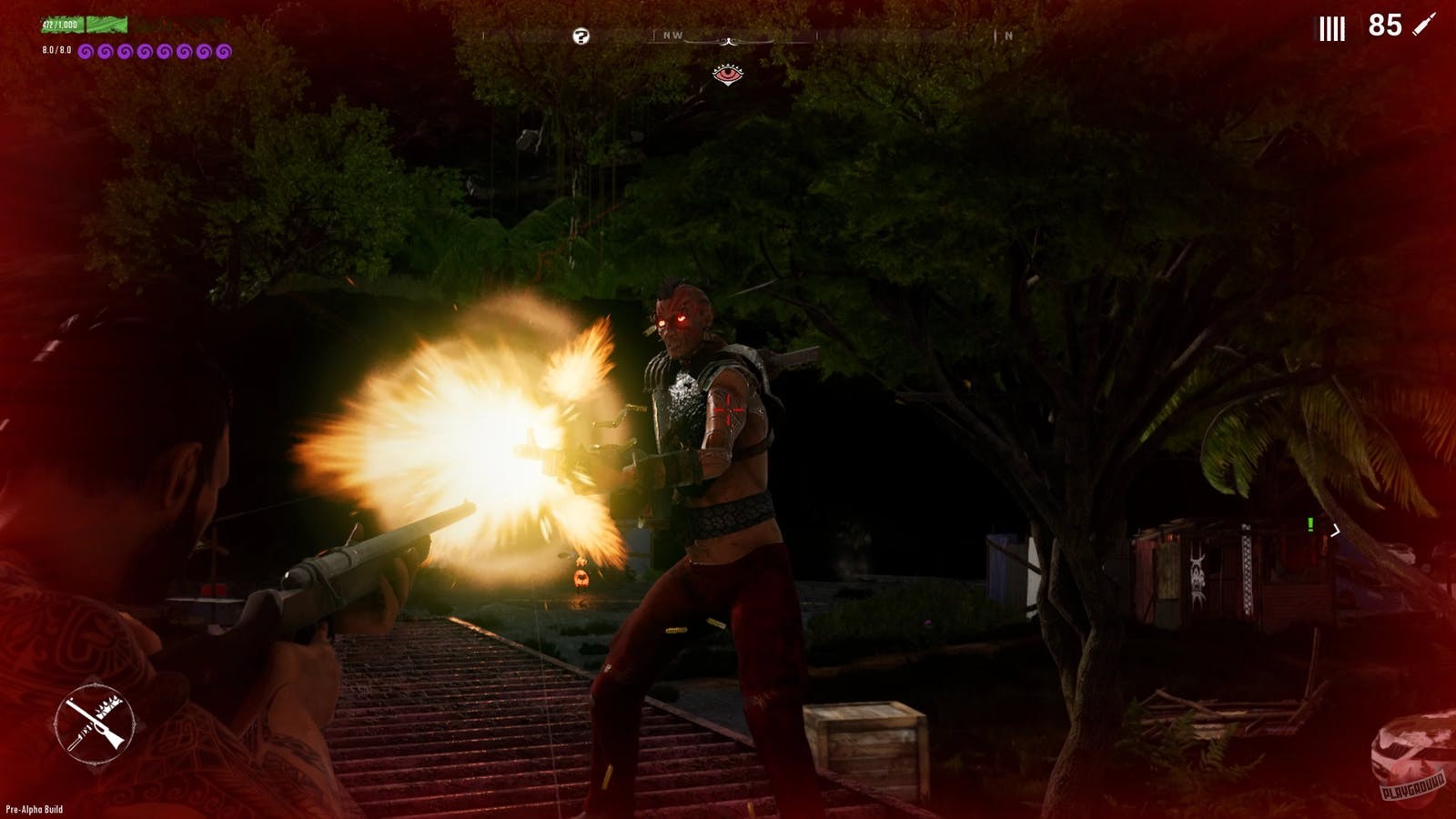This screenshot has width=1456, height=819.
Task: Click the N marker on the compass strip
Action: [x=1008, y=34]
